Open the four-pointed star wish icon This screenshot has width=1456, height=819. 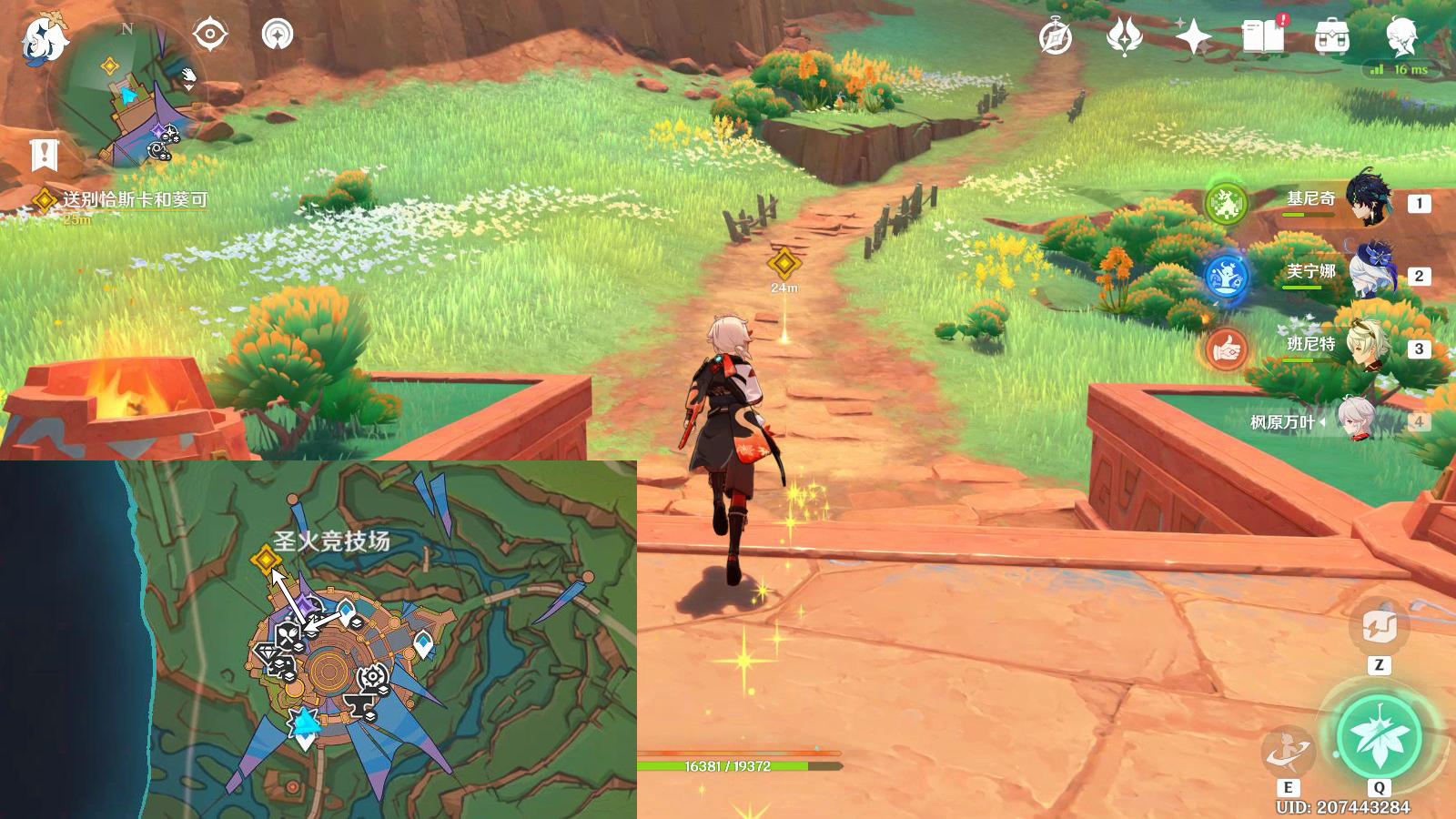(x=1193, y=37)
